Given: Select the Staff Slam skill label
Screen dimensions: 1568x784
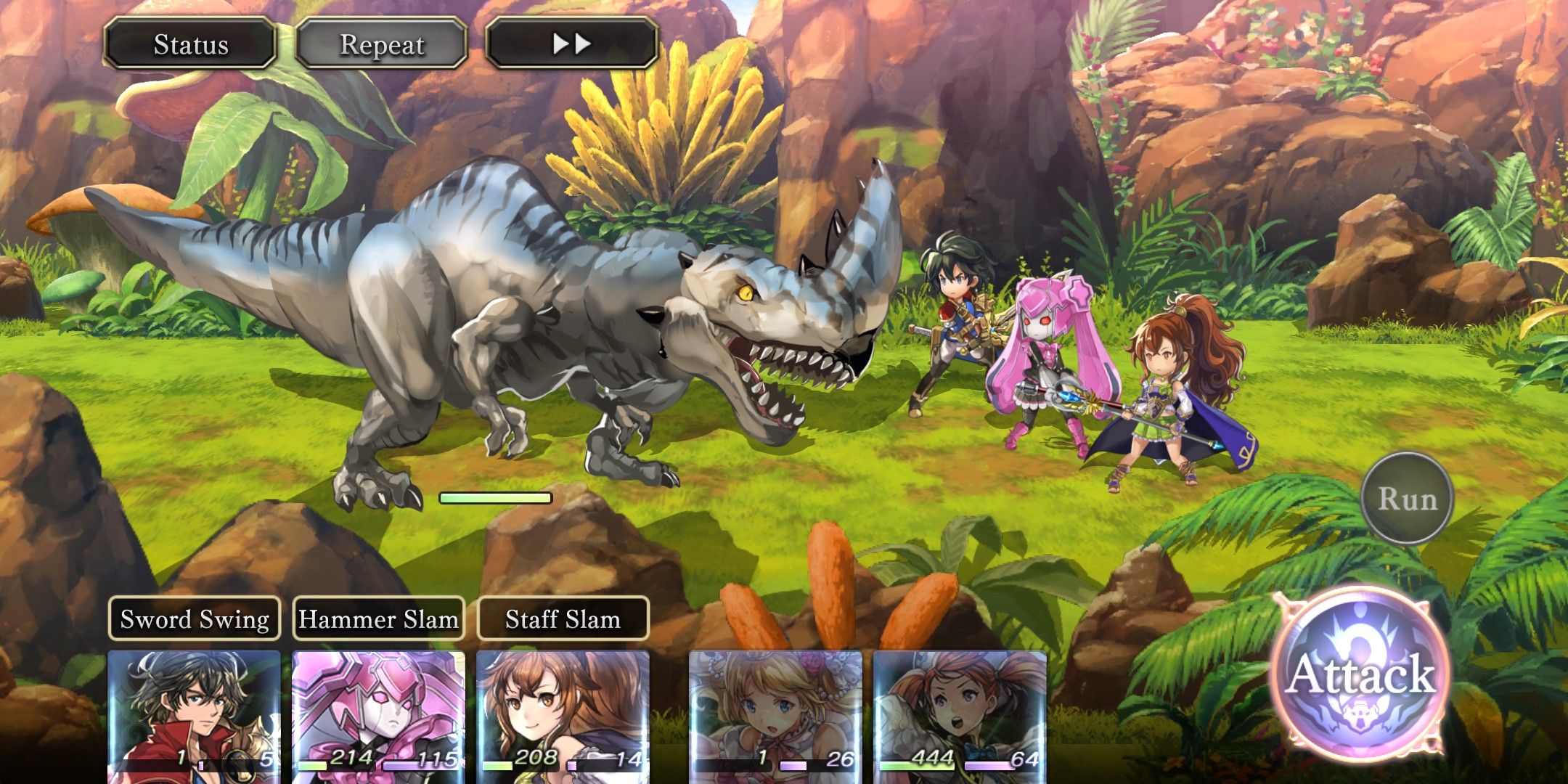Looking at the screenshot, I should click(x=563, y=618).
